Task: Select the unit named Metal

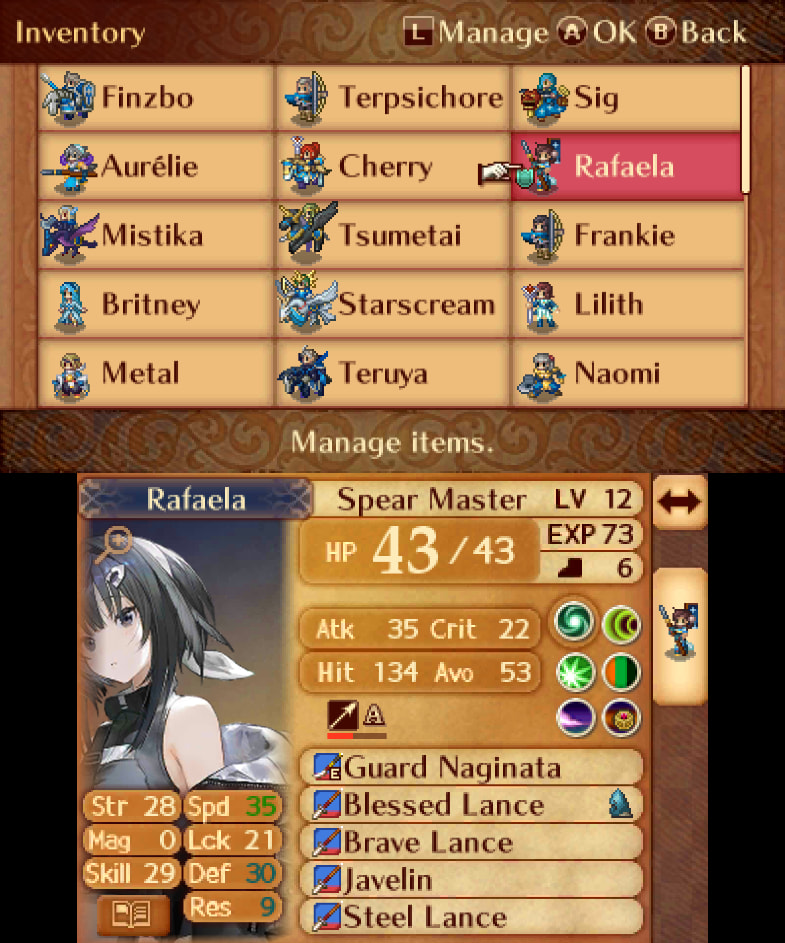Action: [x=155, y=374]
